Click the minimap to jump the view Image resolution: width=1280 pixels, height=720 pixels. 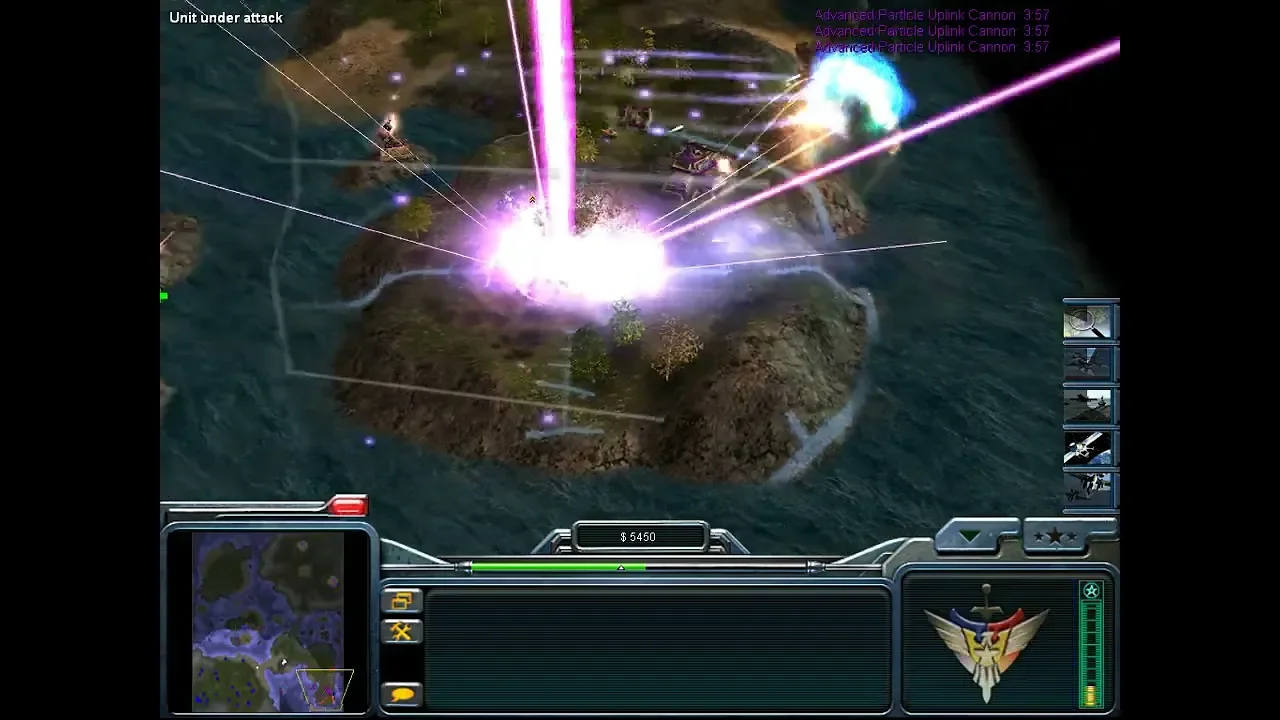tap(268, 620)
